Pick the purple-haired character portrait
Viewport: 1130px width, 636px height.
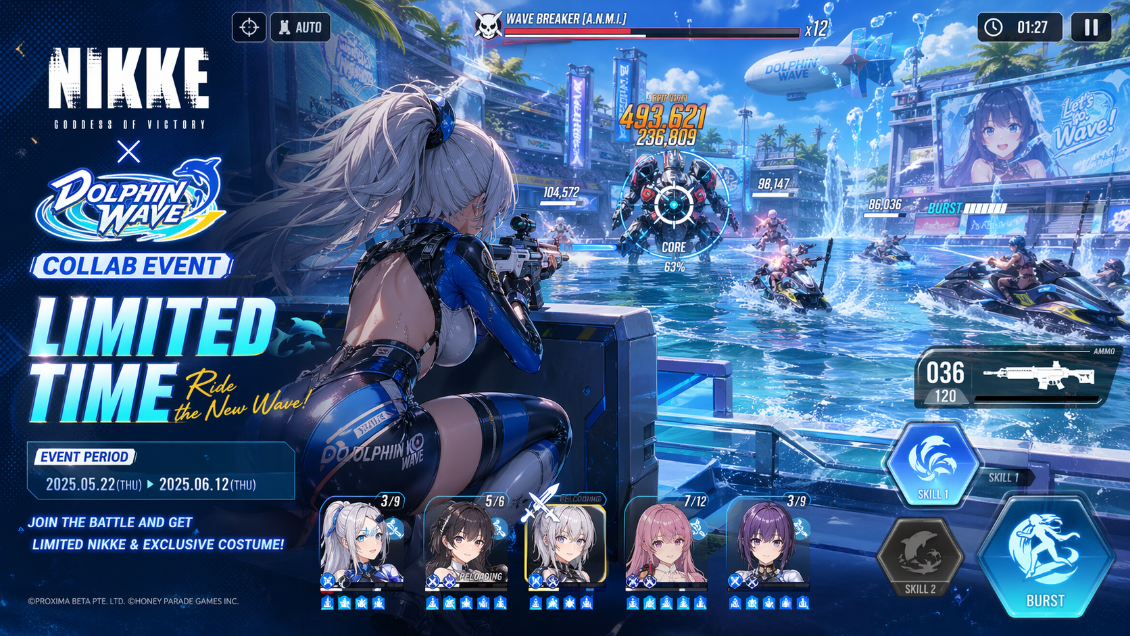pos(768,543)
